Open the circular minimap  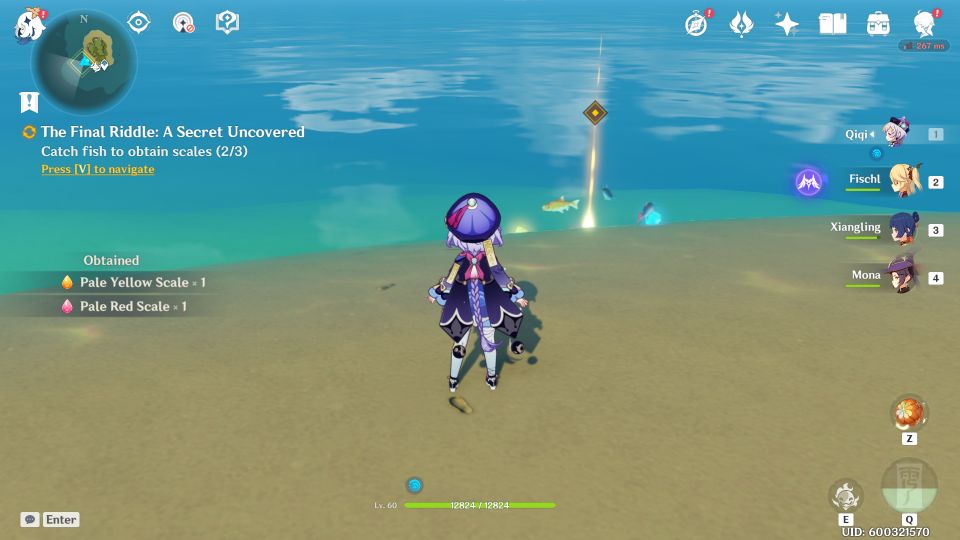tap(84, 63)
